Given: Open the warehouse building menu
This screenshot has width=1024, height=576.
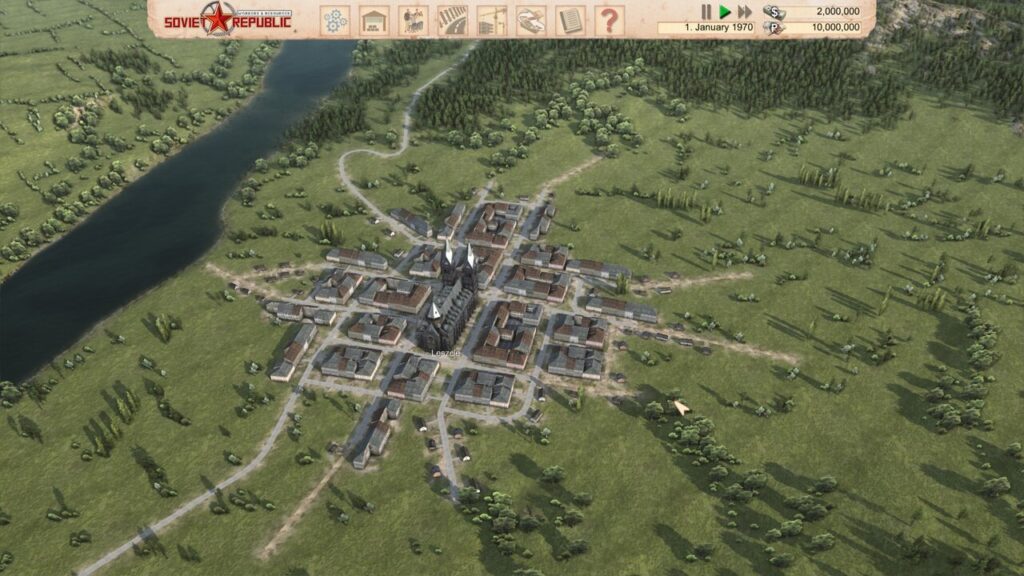Looking at the screenshot, I should (374, 20).
